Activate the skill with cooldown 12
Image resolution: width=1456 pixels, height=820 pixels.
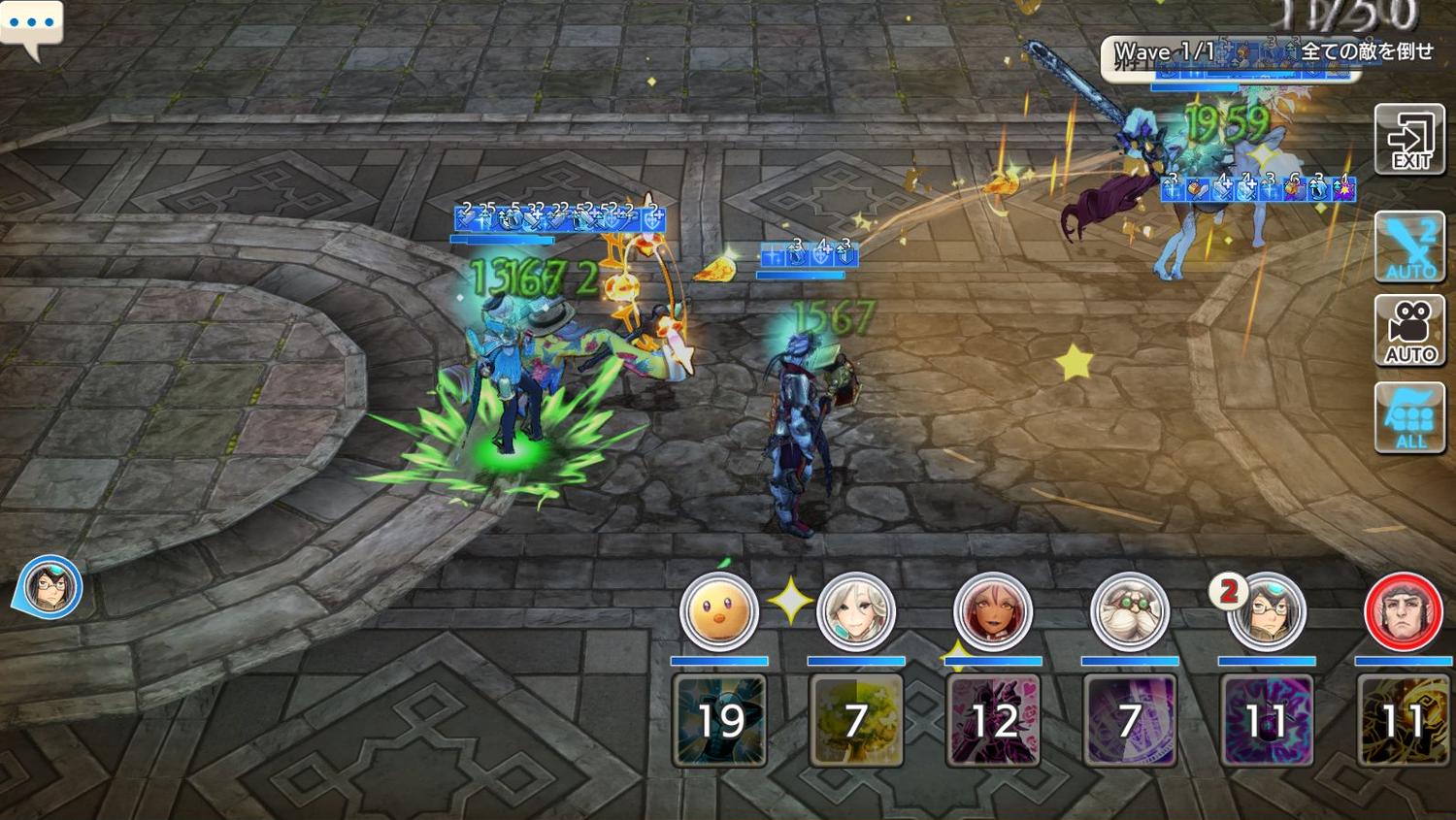(993, 720)
